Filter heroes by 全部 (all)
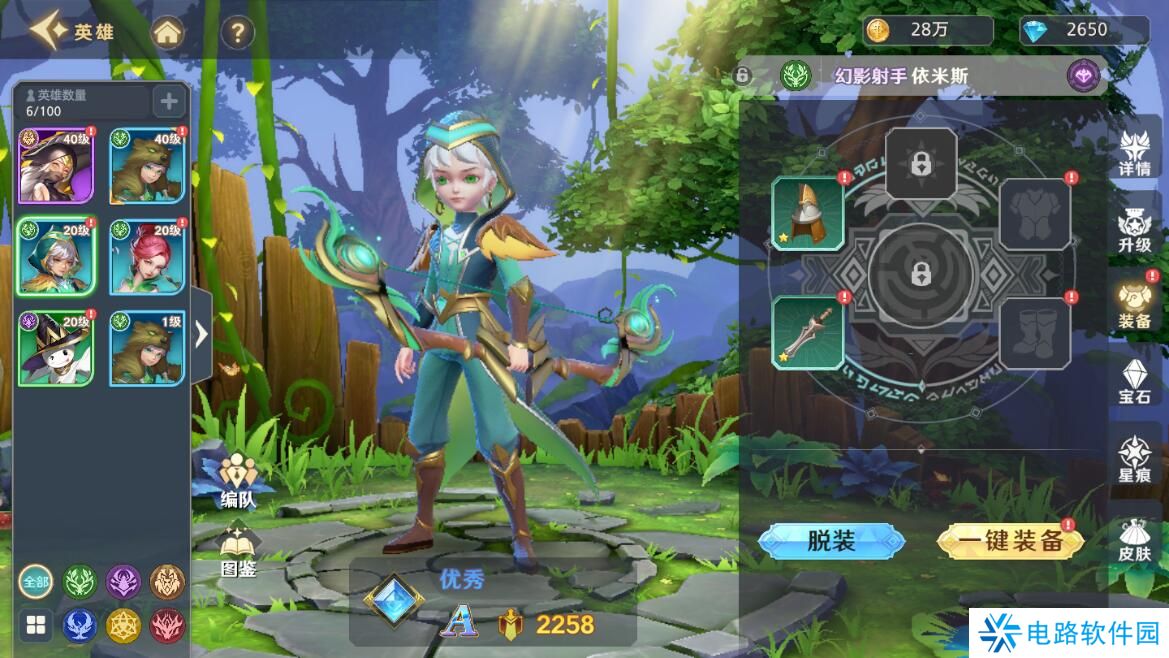This screenshot has height=658, width=1169. click(x=35, y=581)
